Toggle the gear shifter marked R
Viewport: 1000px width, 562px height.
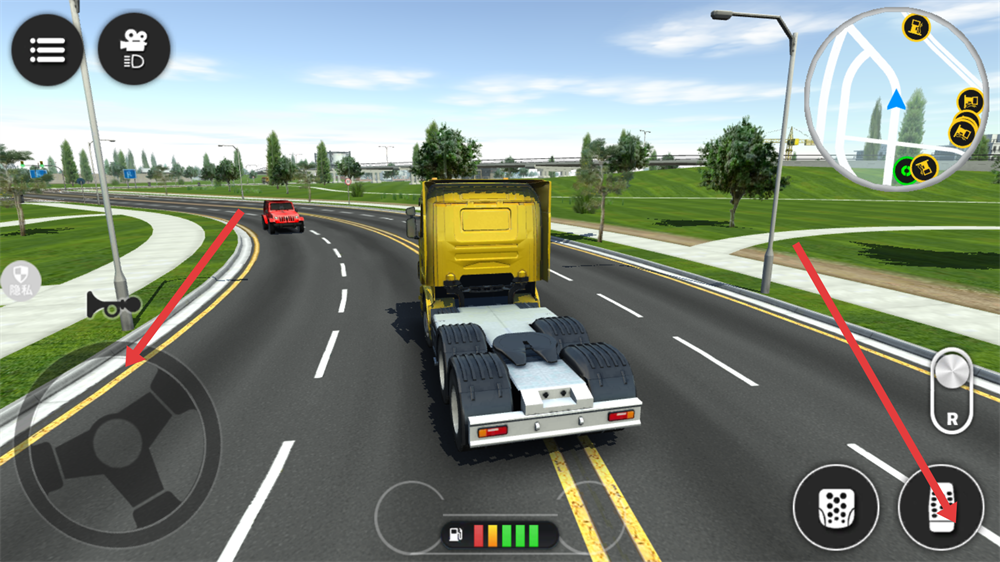[951, 391]
